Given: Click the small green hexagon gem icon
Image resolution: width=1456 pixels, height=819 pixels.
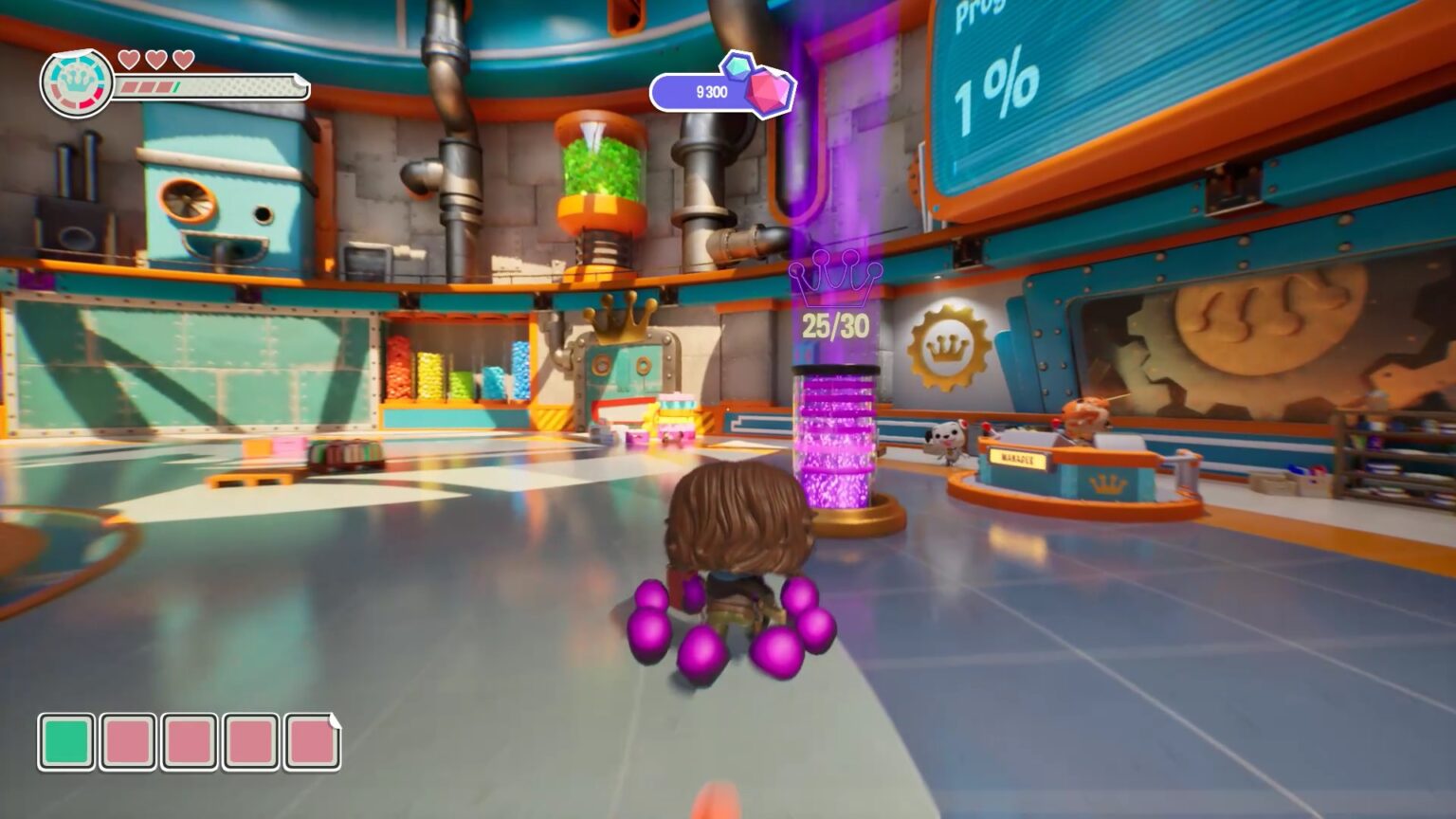Looking at the screenshot, I should tap(738, 68).
